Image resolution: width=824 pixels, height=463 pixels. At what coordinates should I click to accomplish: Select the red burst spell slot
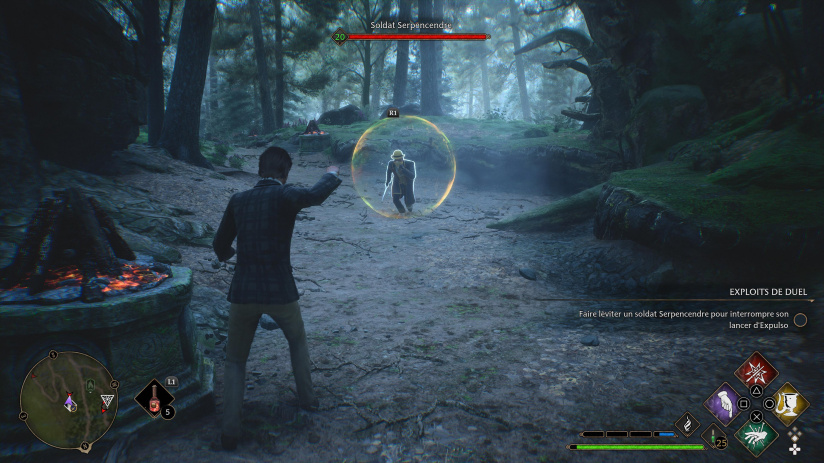tap(756, 372)
